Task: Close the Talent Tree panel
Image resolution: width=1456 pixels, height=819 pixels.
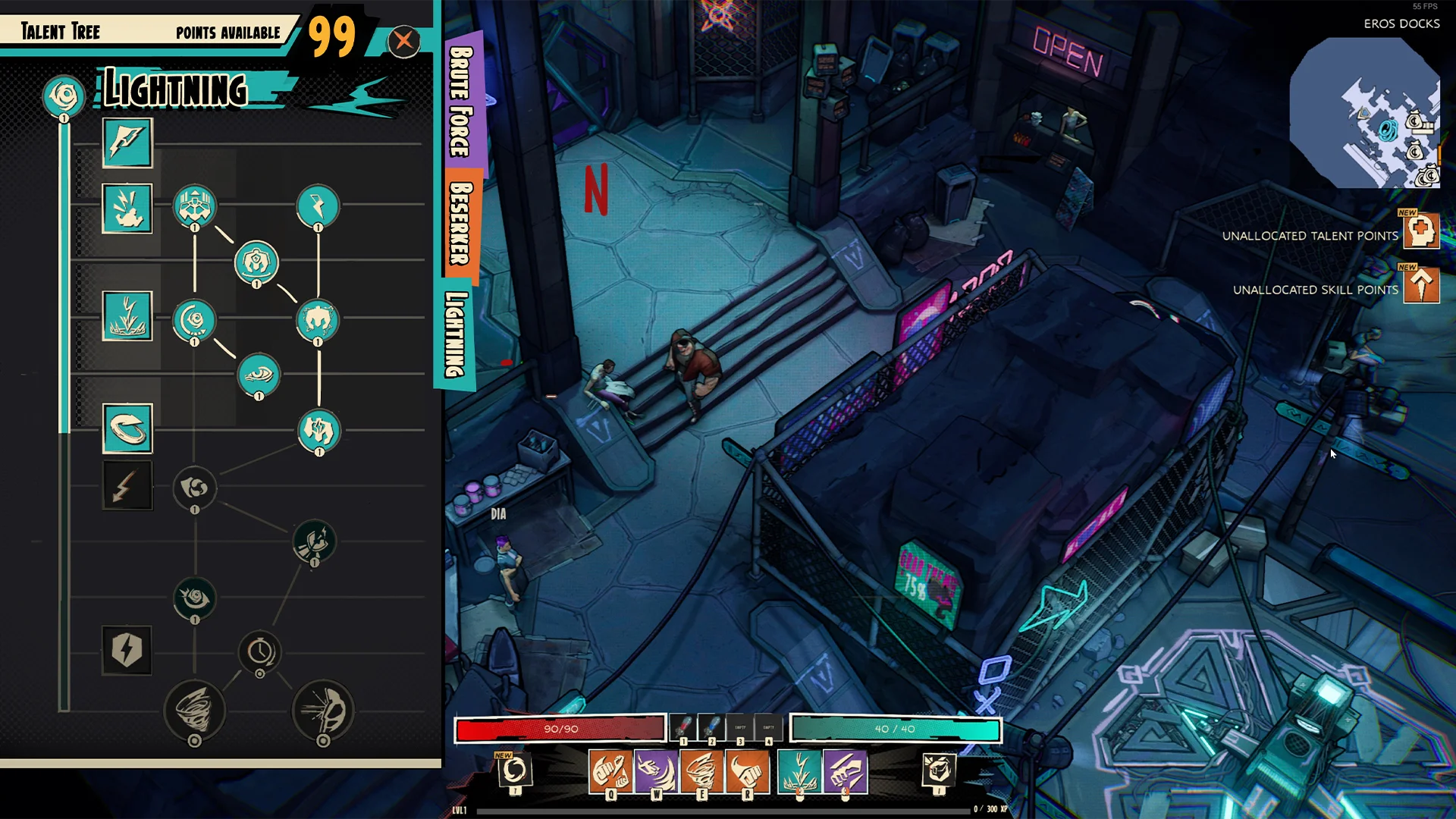Action: tap(404, 40)
